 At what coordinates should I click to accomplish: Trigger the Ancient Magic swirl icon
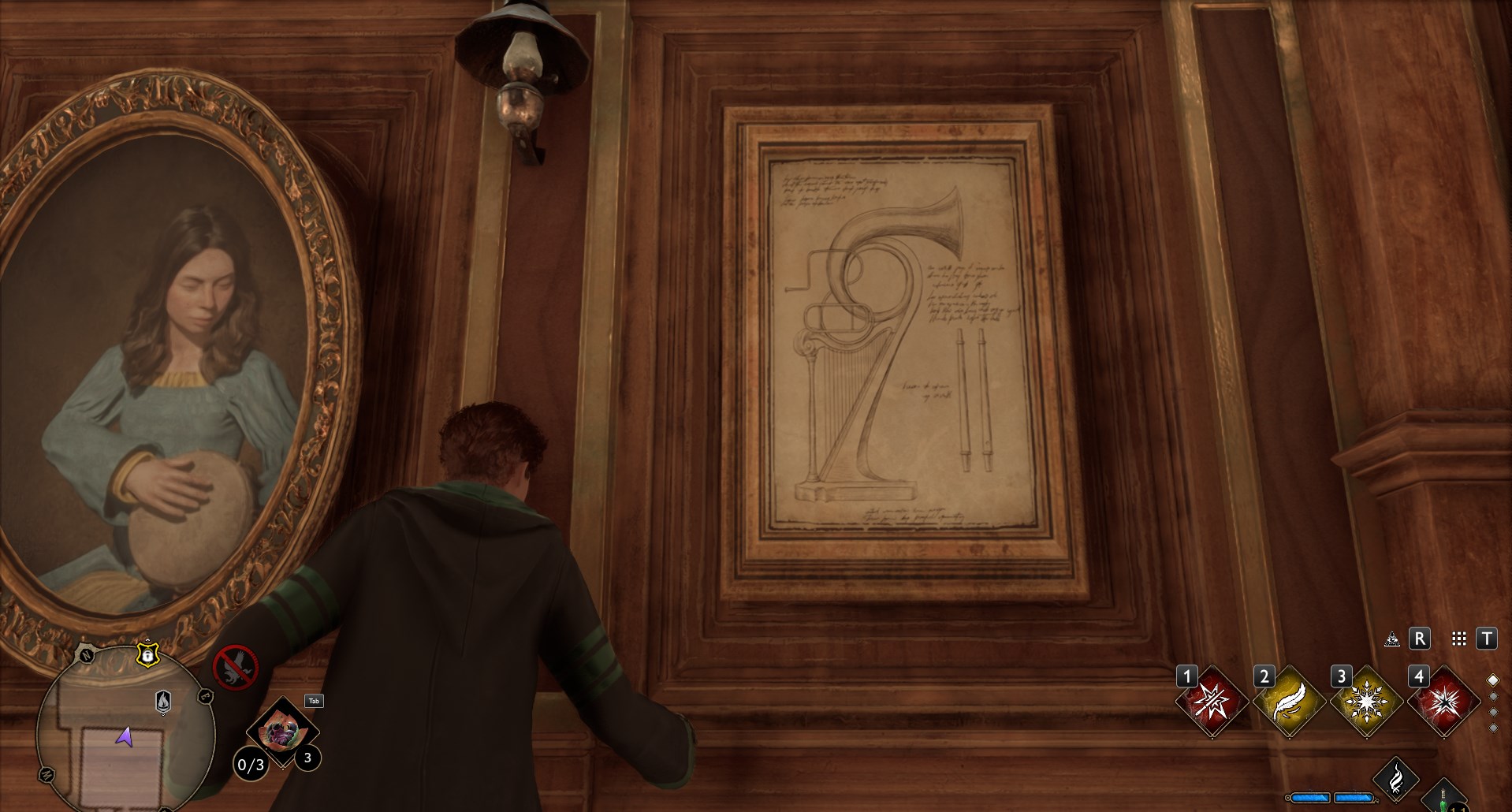click(1395, 779)
